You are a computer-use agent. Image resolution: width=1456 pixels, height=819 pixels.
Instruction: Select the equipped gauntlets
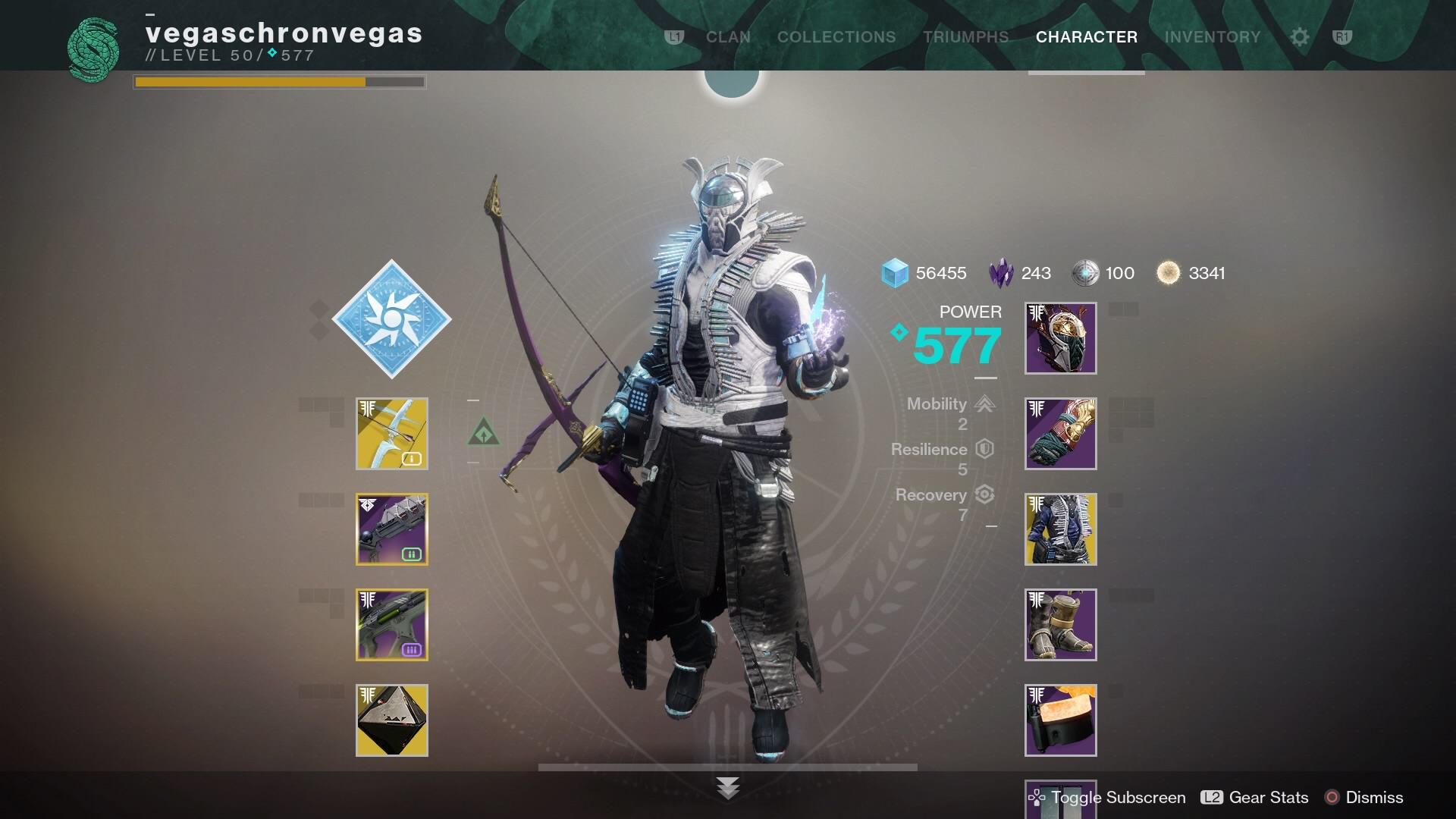click(x=1059, y=434)
